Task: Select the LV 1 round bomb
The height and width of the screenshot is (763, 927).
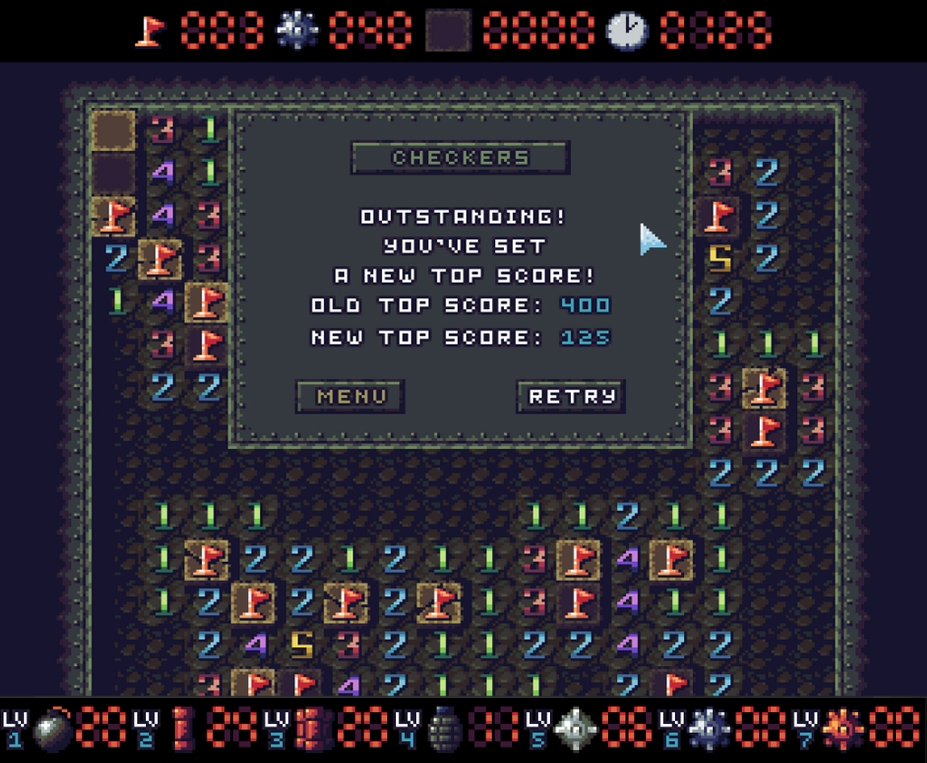Action: [x=52, y=729]
